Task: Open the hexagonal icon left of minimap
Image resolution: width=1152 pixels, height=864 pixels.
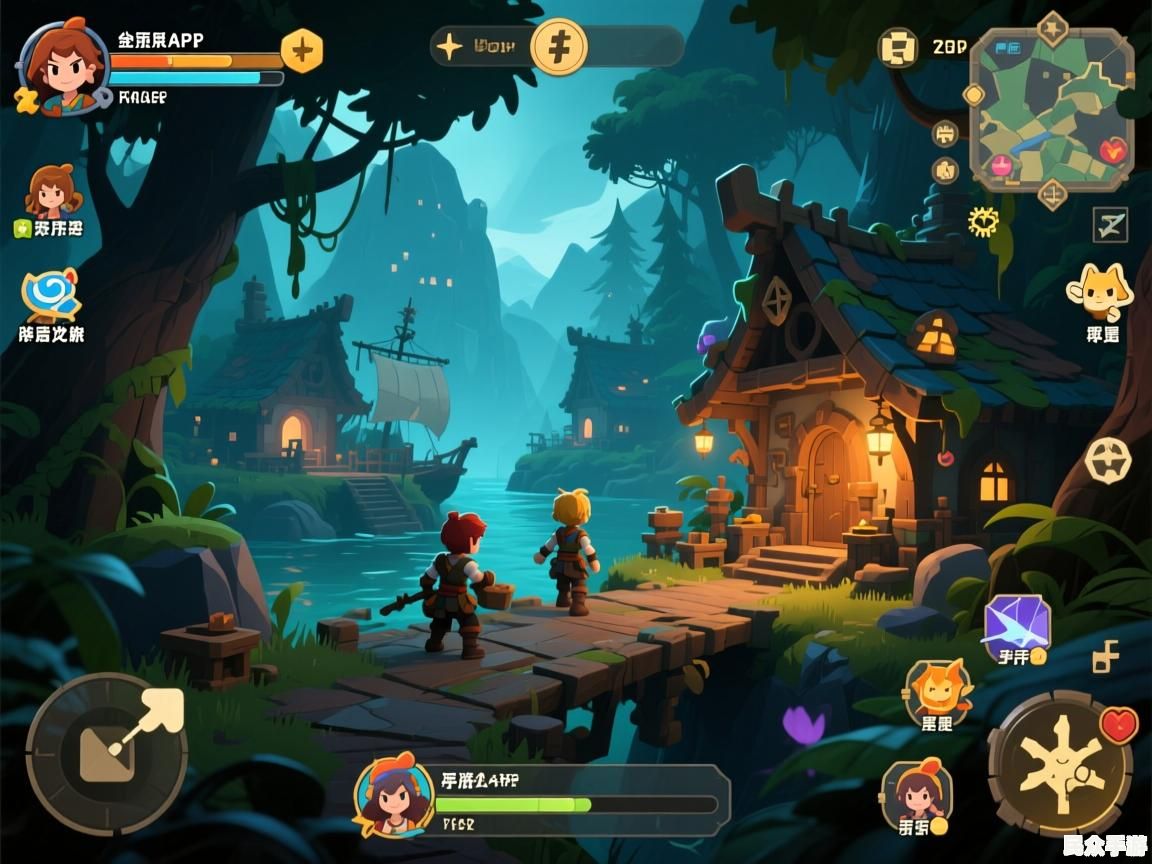Action: click(898, 48)
